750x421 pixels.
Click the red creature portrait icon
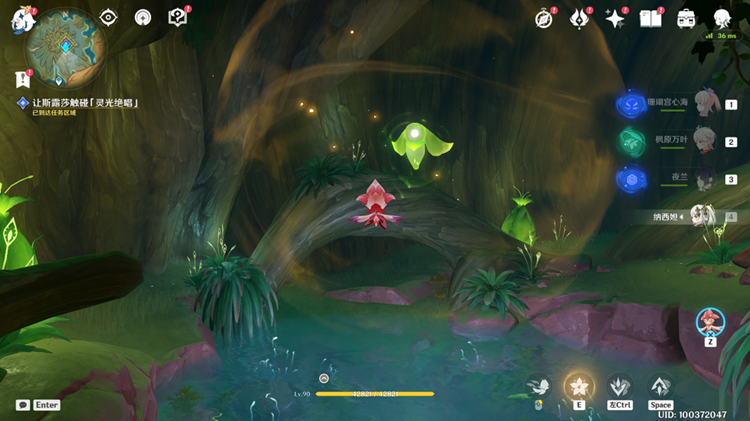pyautogui.click(x=709, y=322)
